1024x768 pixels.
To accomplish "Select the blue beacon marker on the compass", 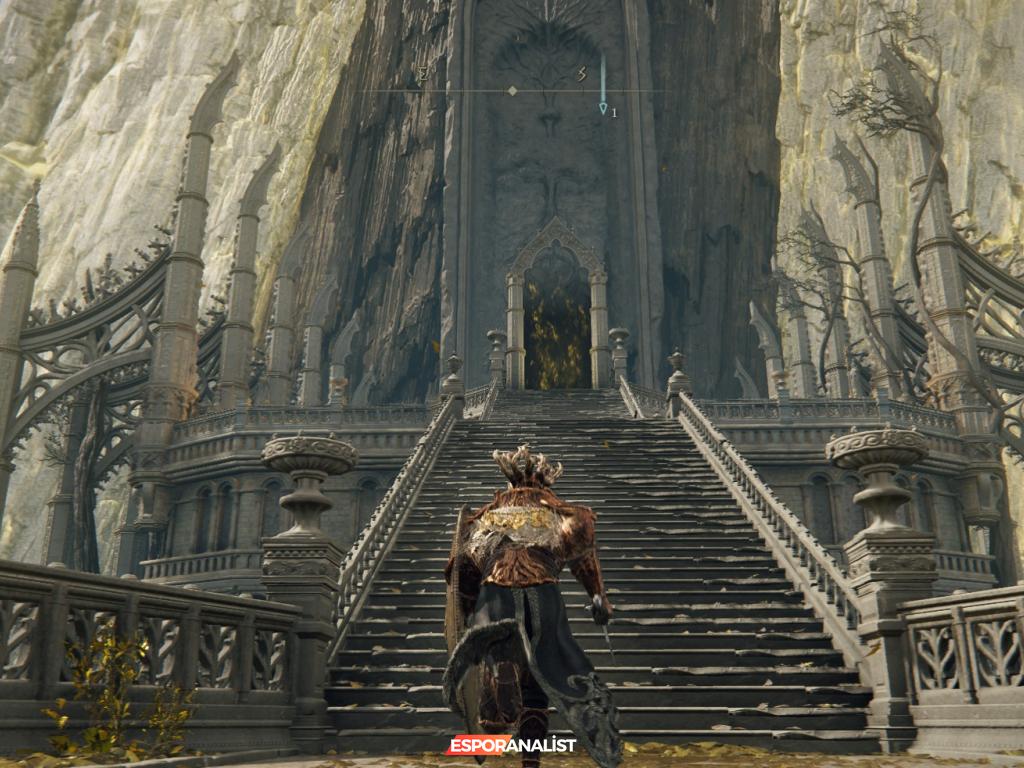I will (x=603, y=106).
